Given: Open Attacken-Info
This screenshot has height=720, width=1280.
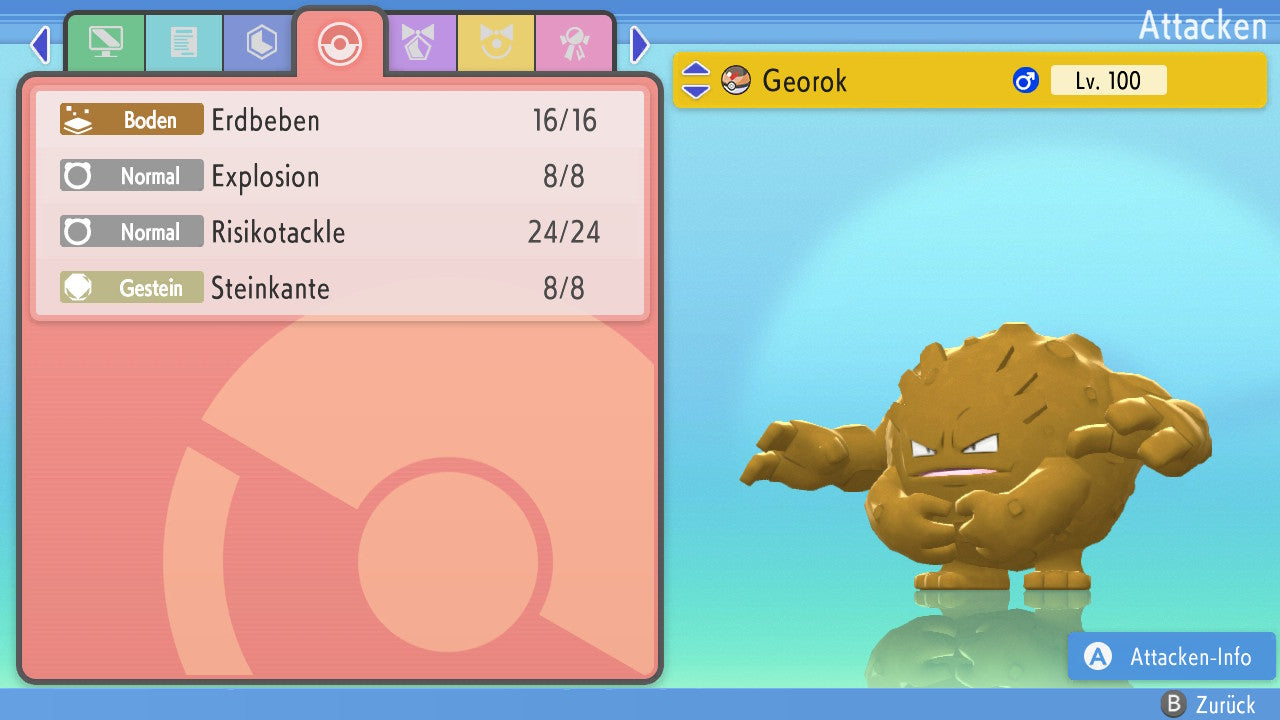Looking at the screenshot, I should point(1172,657).
